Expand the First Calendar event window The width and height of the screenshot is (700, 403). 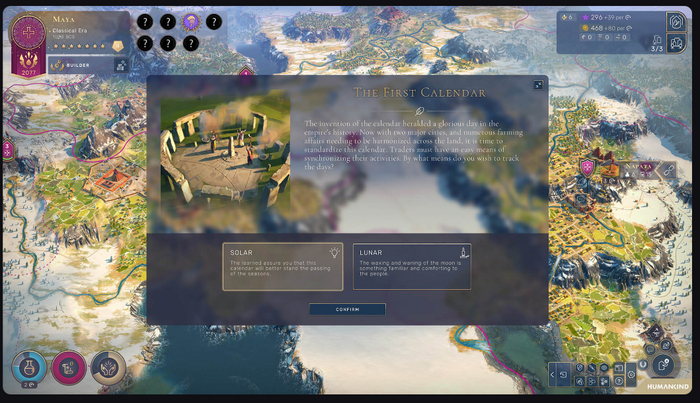[x=538, y=86]
